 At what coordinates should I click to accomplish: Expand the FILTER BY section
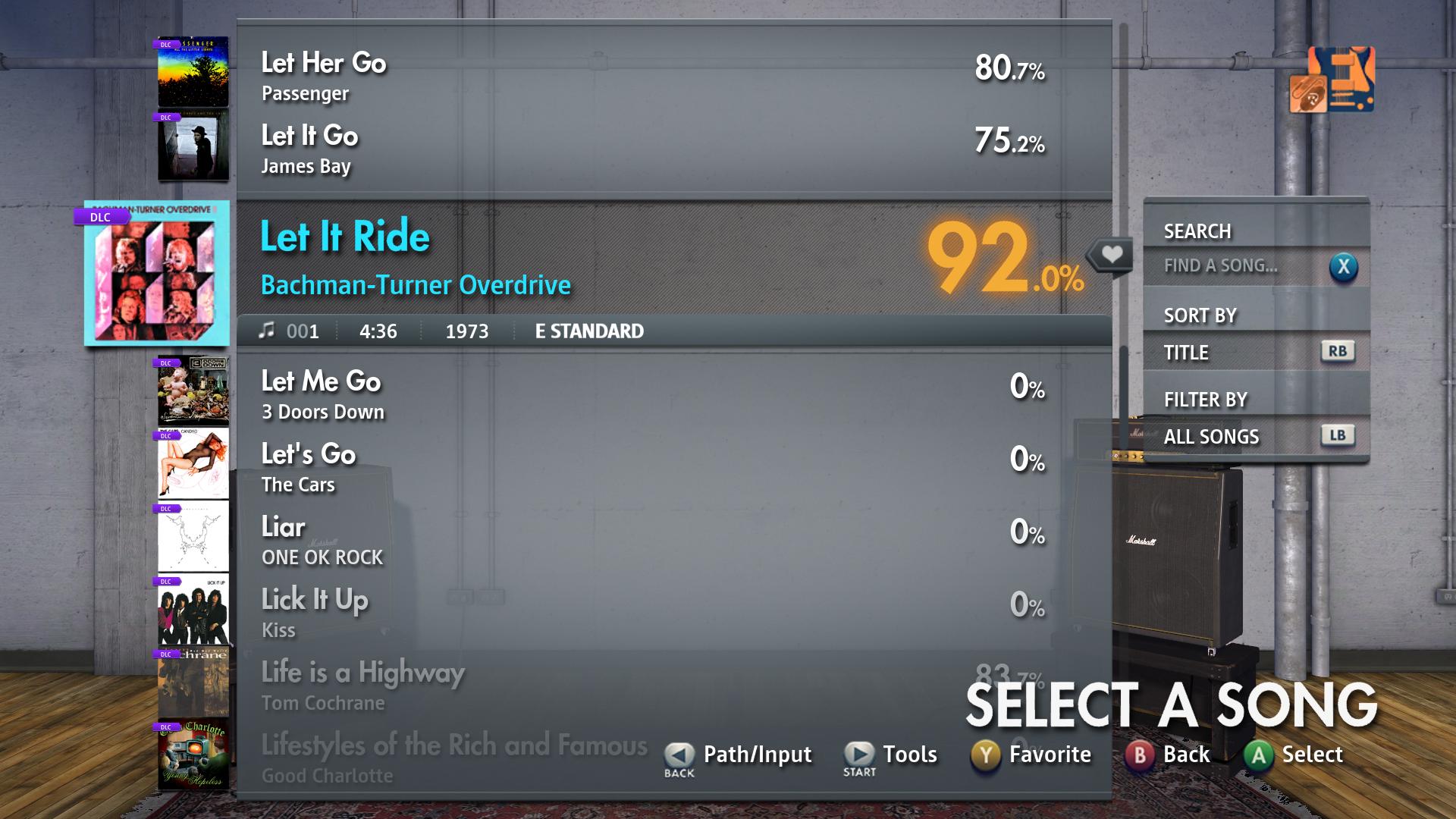pos(1207,399)
